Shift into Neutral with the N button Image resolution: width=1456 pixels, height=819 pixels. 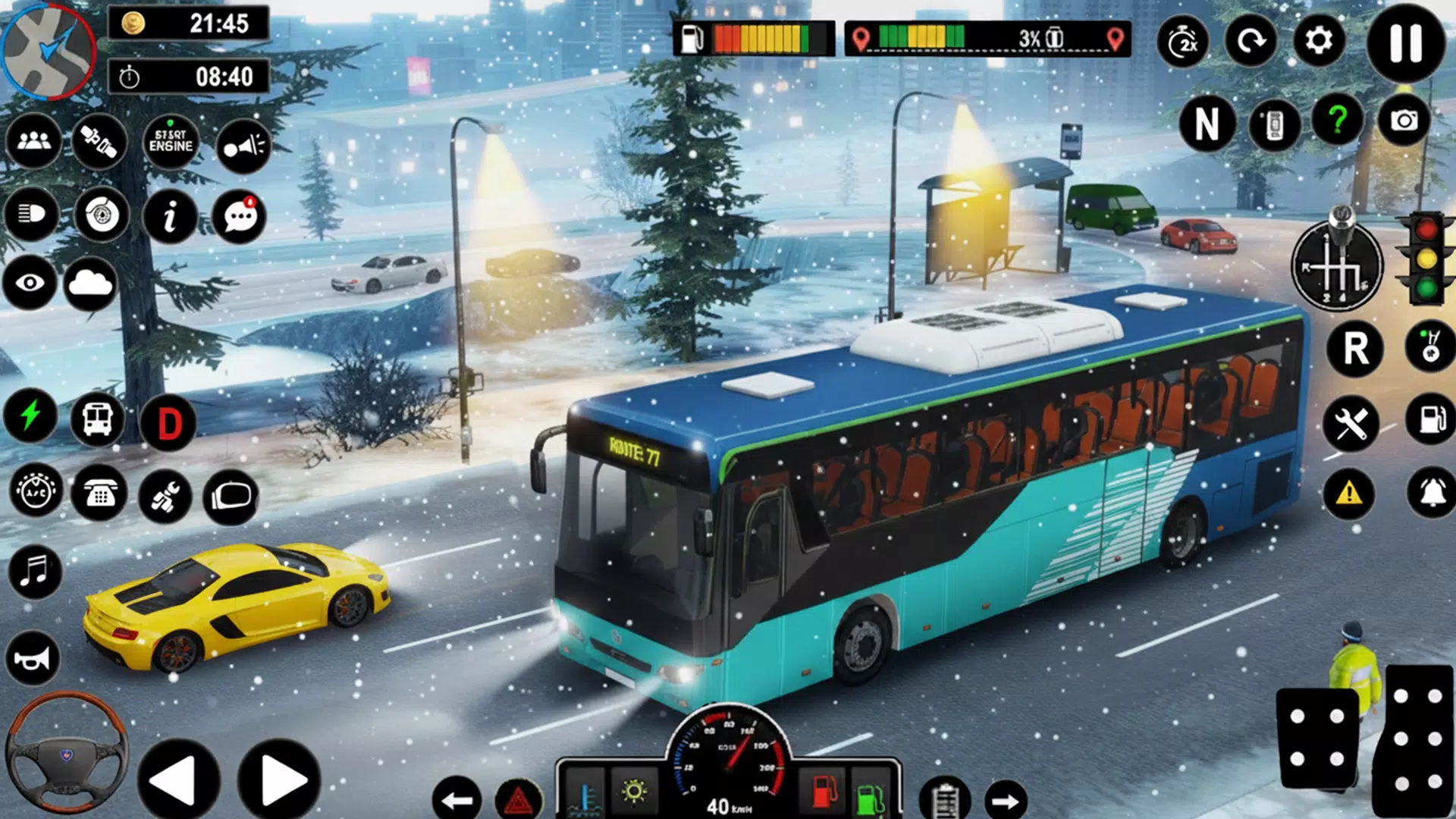tap(1207, 124)
